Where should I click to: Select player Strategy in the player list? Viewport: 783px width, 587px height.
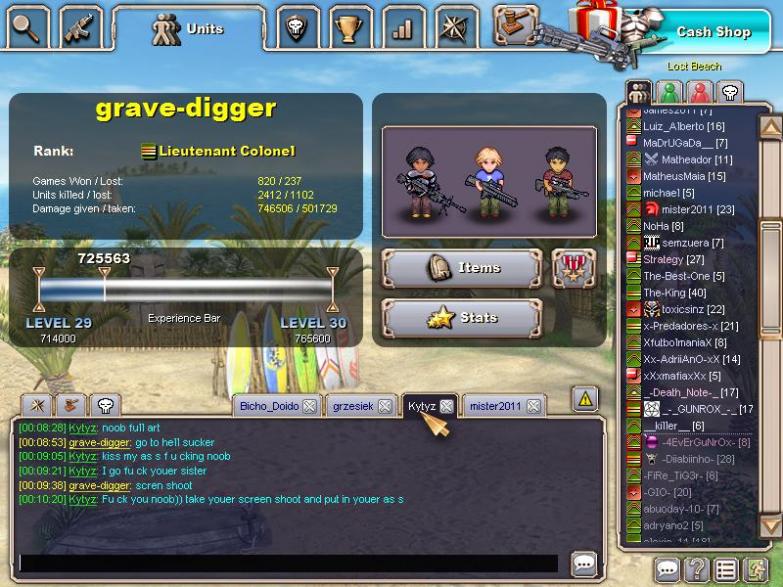point(663,260)
